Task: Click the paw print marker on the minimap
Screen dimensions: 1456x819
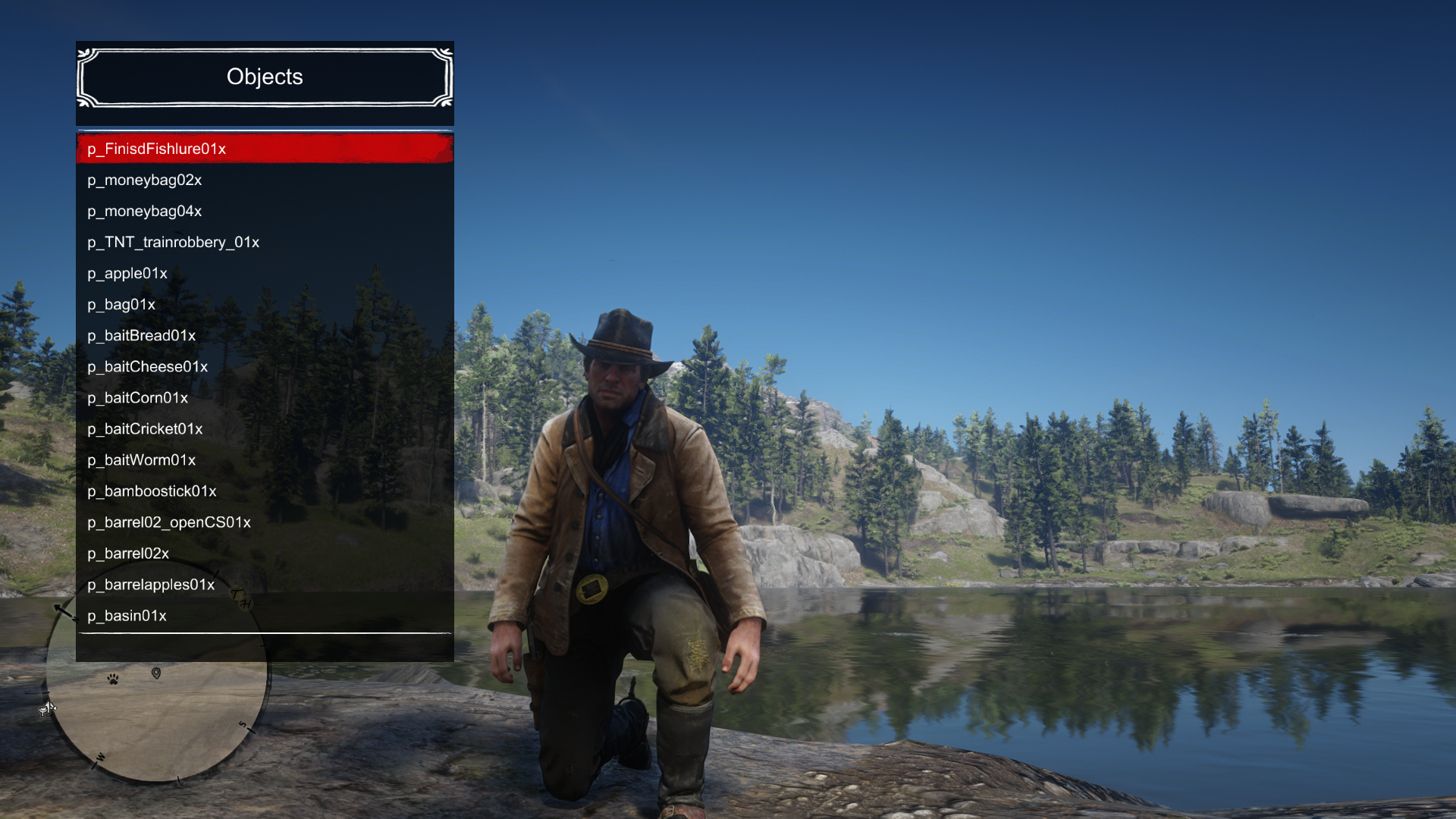Action: coord(113,679)
